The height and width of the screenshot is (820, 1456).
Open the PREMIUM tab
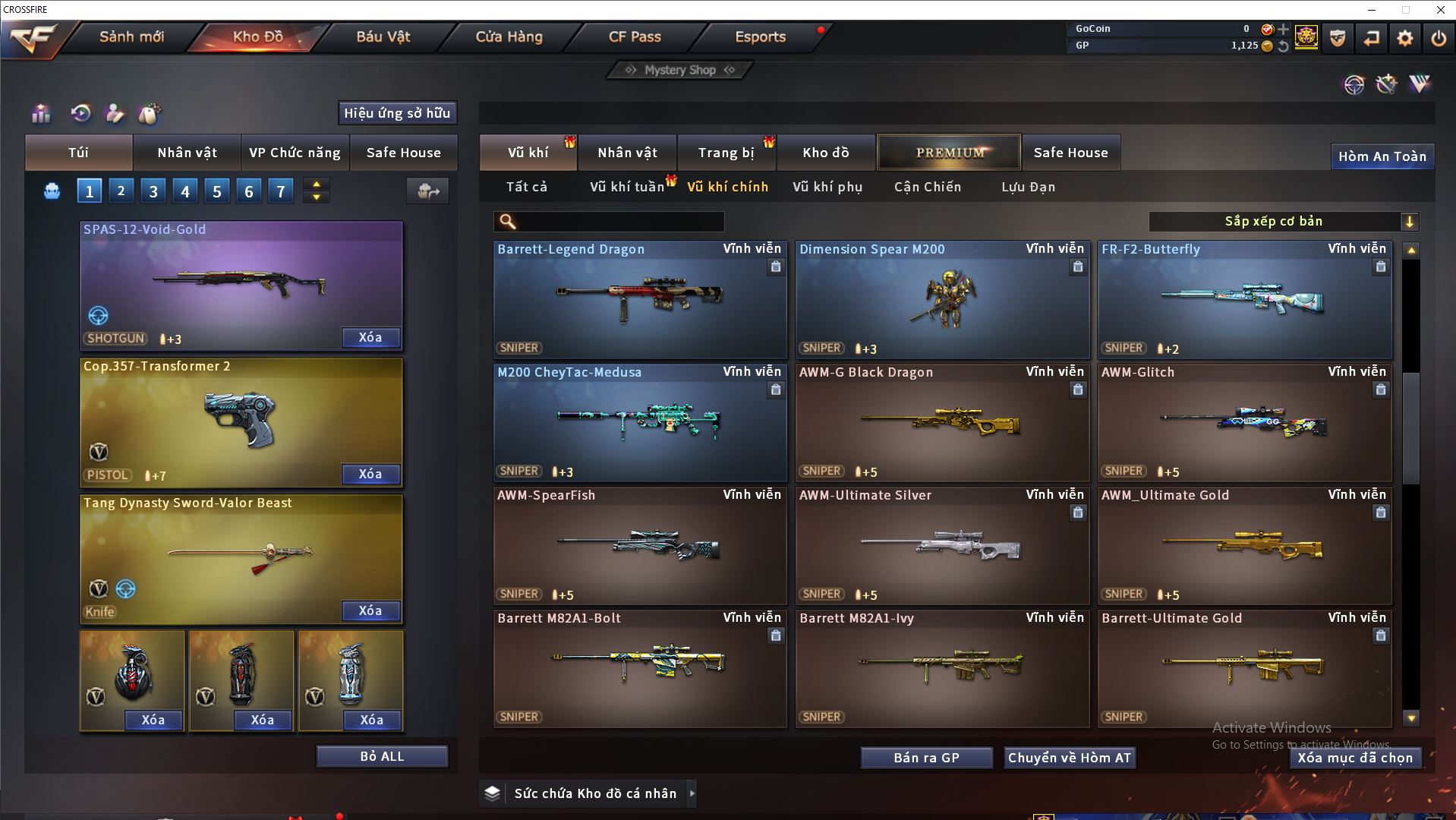[949, 153]
